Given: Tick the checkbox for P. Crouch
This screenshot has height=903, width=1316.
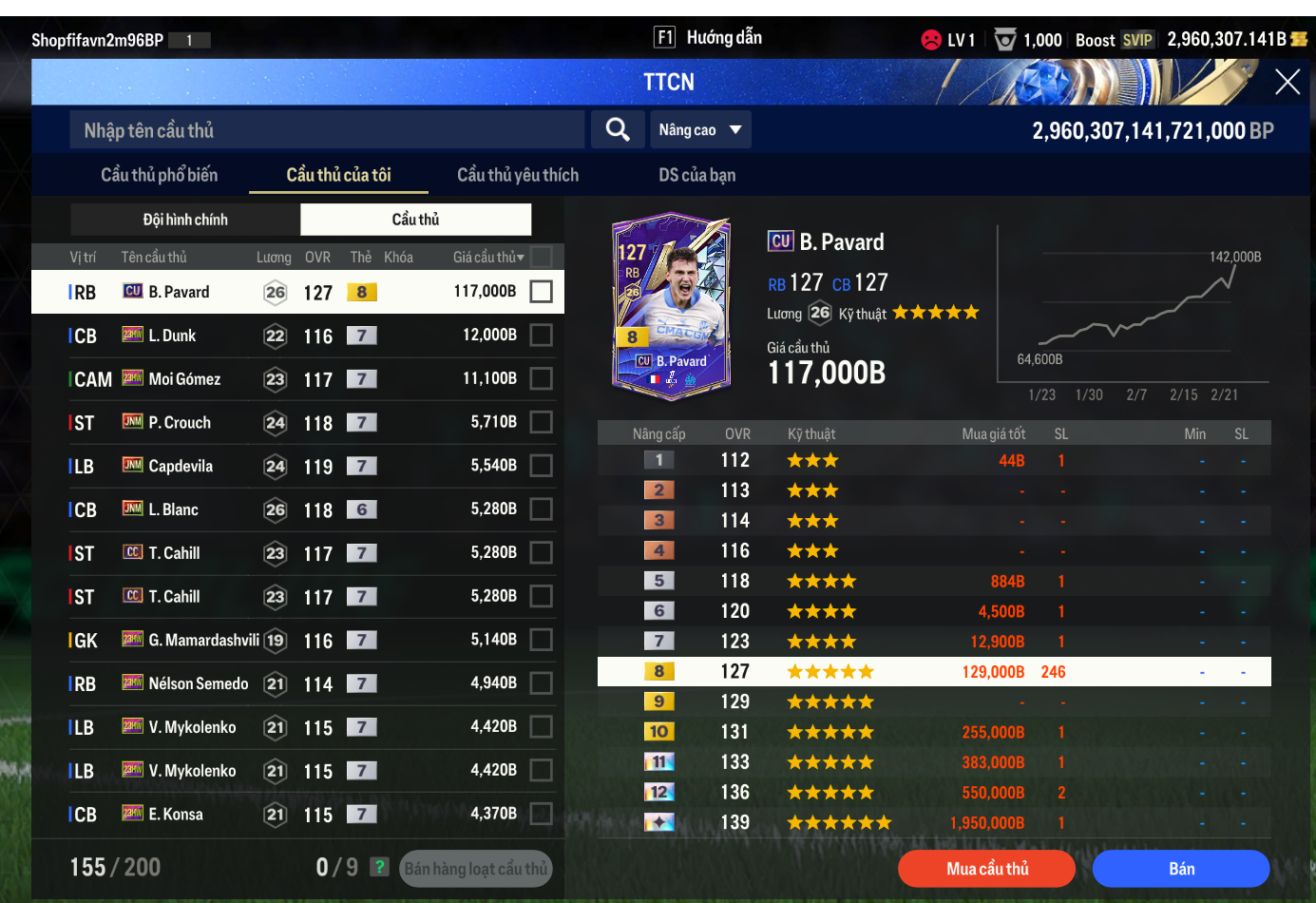Looking at the screenshot, I should click(541, 422).
